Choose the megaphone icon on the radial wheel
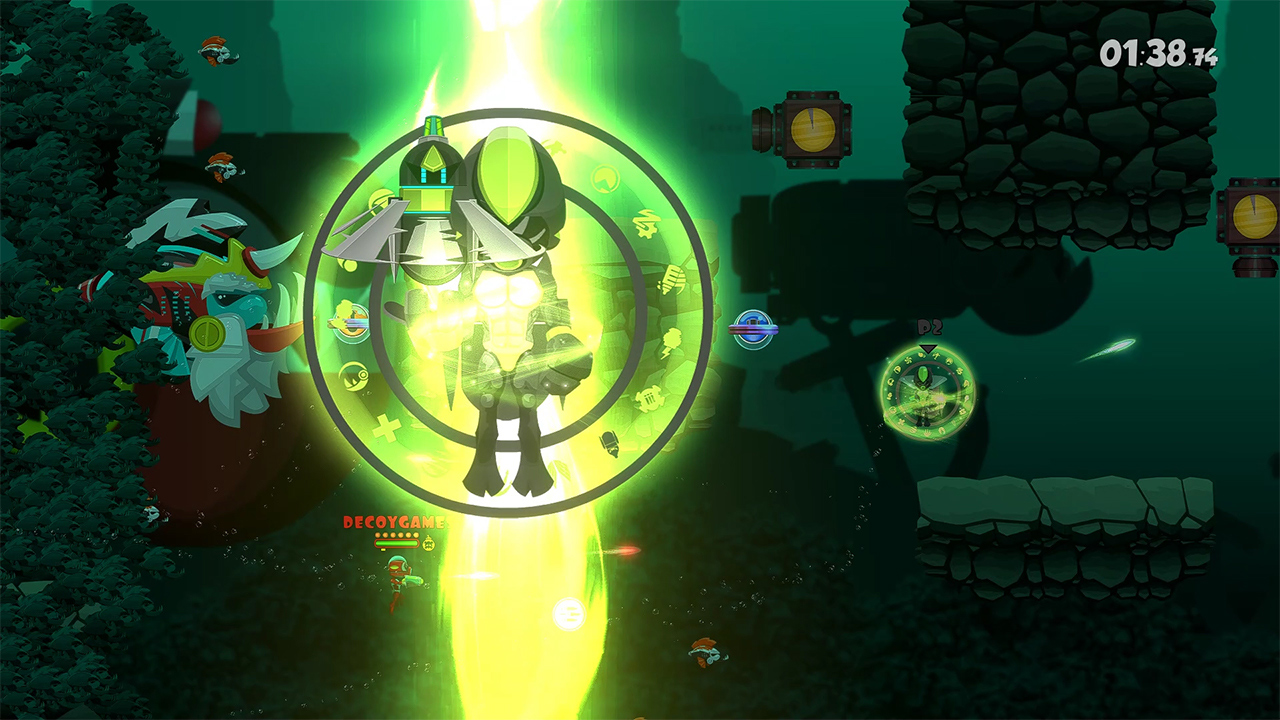This screenshot has height=720, width=1280. coord(647,224)
